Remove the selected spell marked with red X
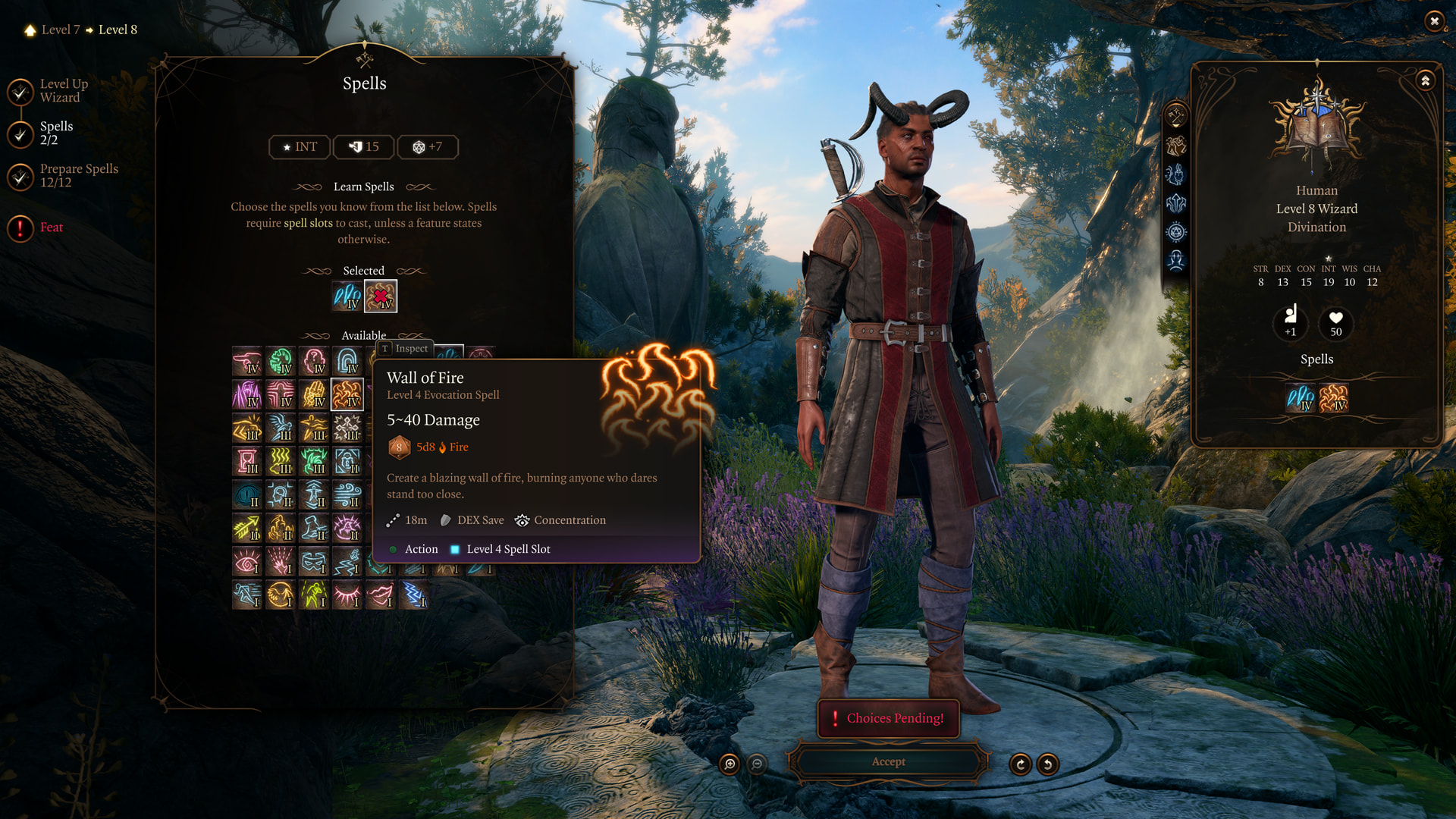 pyautogui.click(x=381, y=296)
